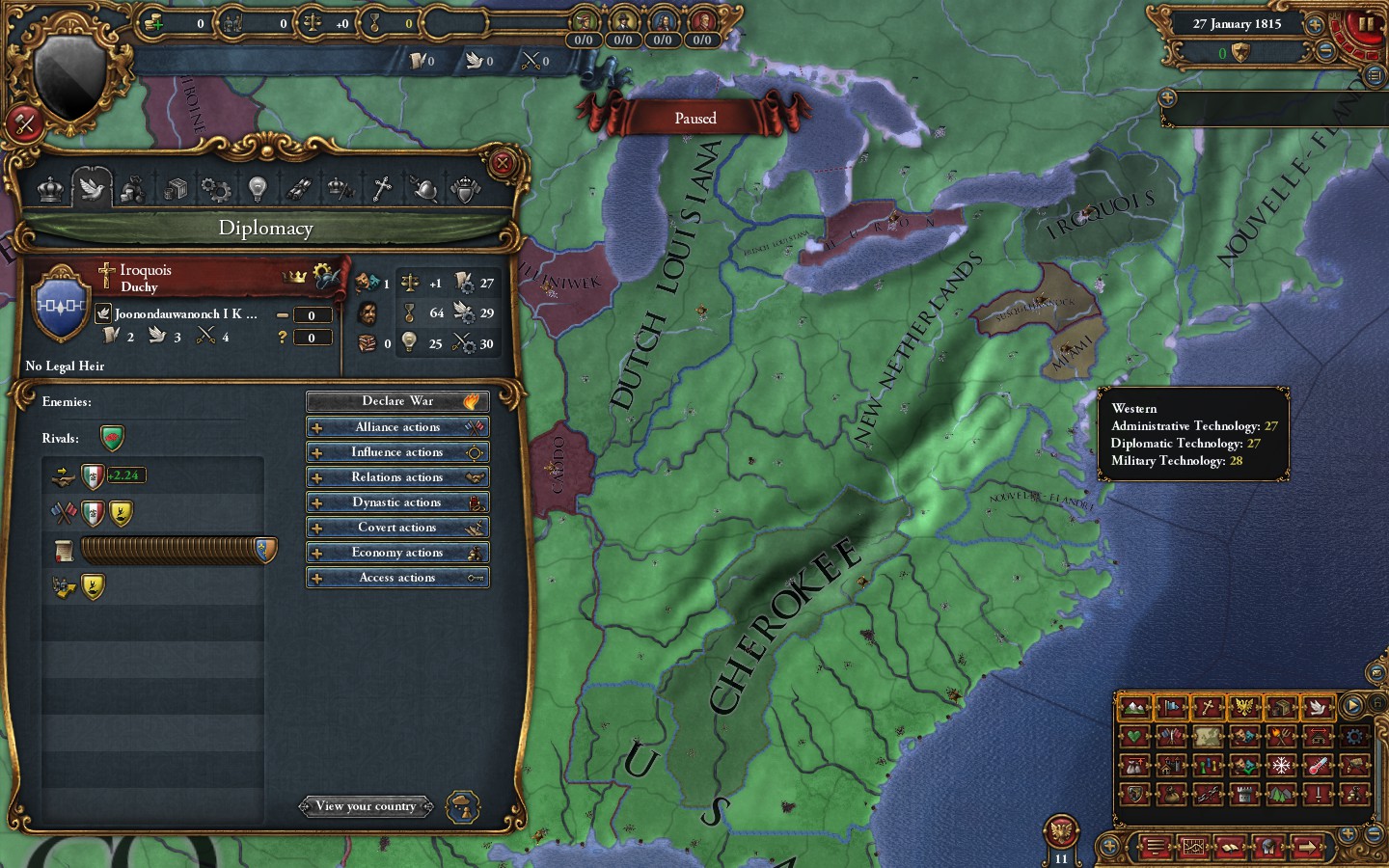Open the Economy money bag tab

click(133, 188)
